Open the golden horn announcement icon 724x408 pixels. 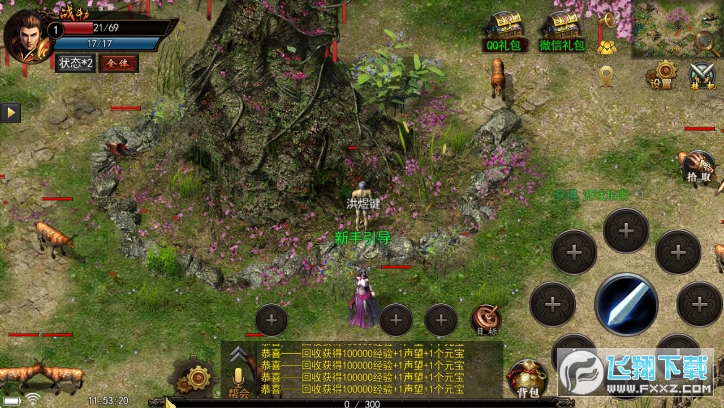(x=606, y=20)
